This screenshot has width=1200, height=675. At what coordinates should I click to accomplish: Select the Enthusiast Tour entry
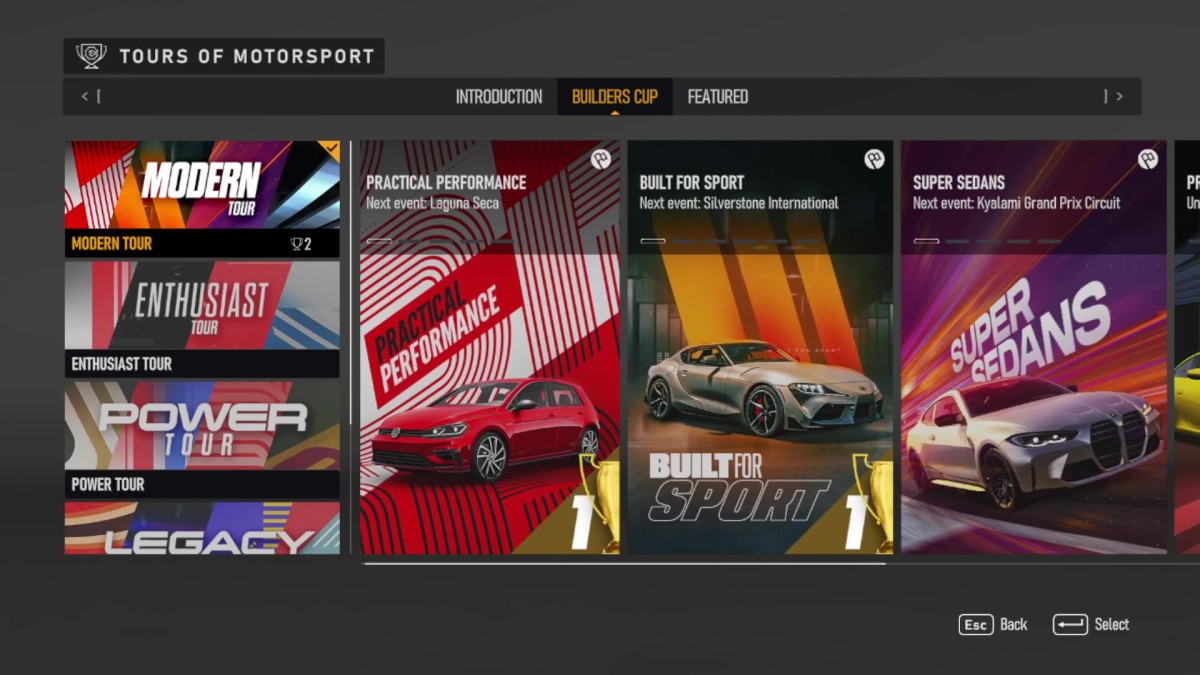tap(202, 318)
